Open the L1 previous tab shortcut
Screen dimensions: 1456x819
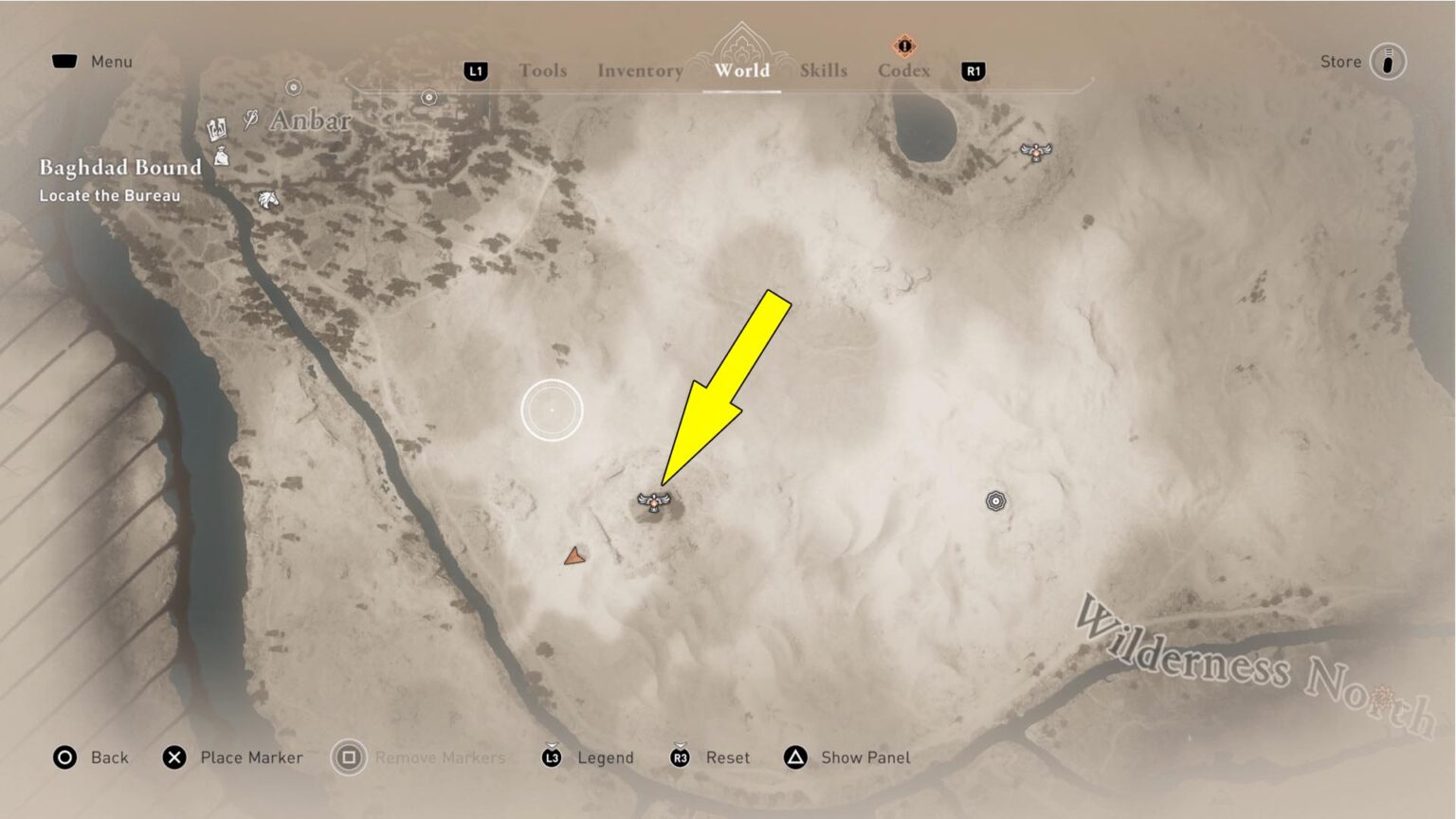click(x=475, y=71)
